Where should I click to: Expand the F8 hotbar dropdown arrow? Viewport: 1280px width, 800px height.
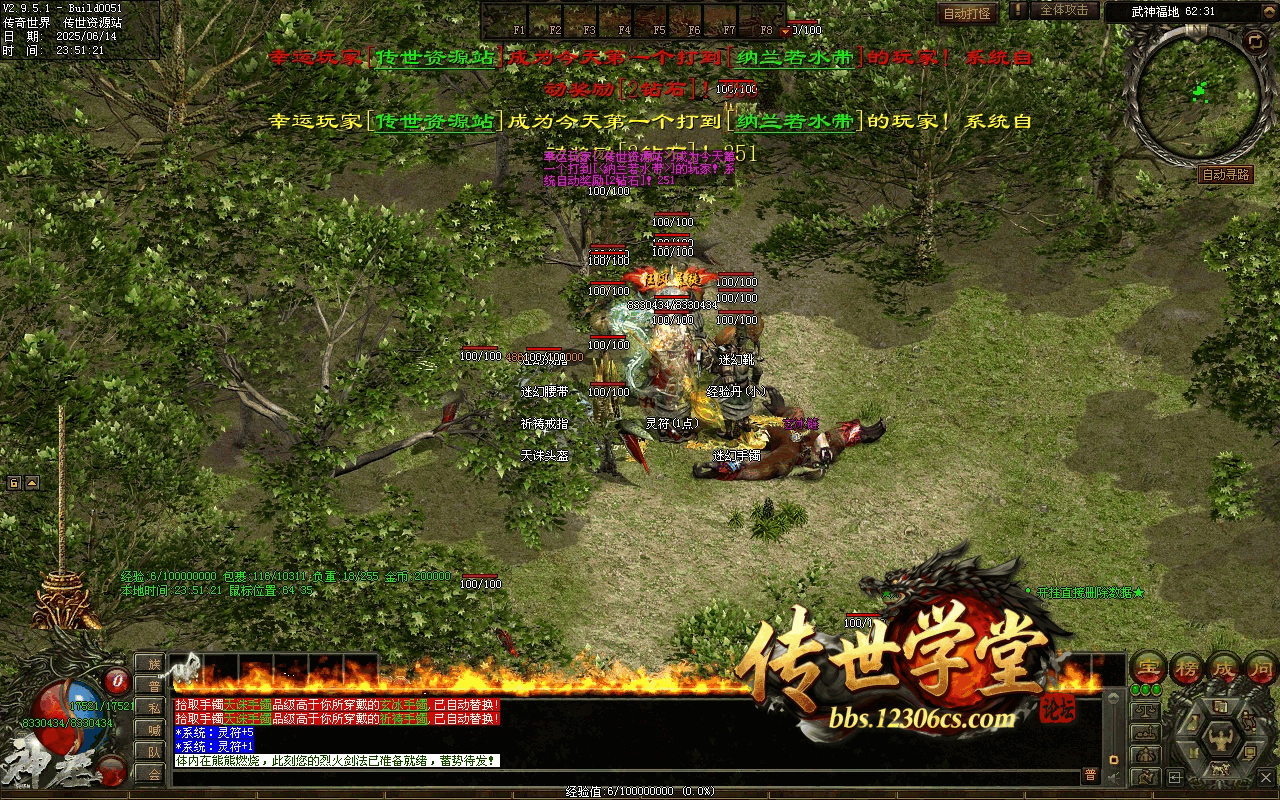(785, 30)
